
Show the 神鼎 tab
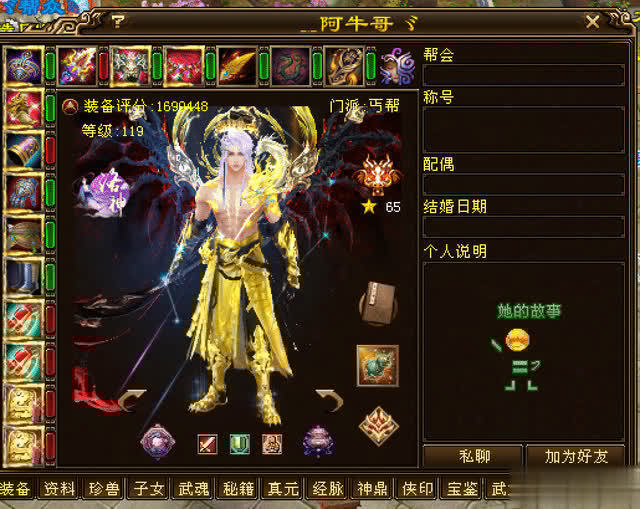pos(373,489)
